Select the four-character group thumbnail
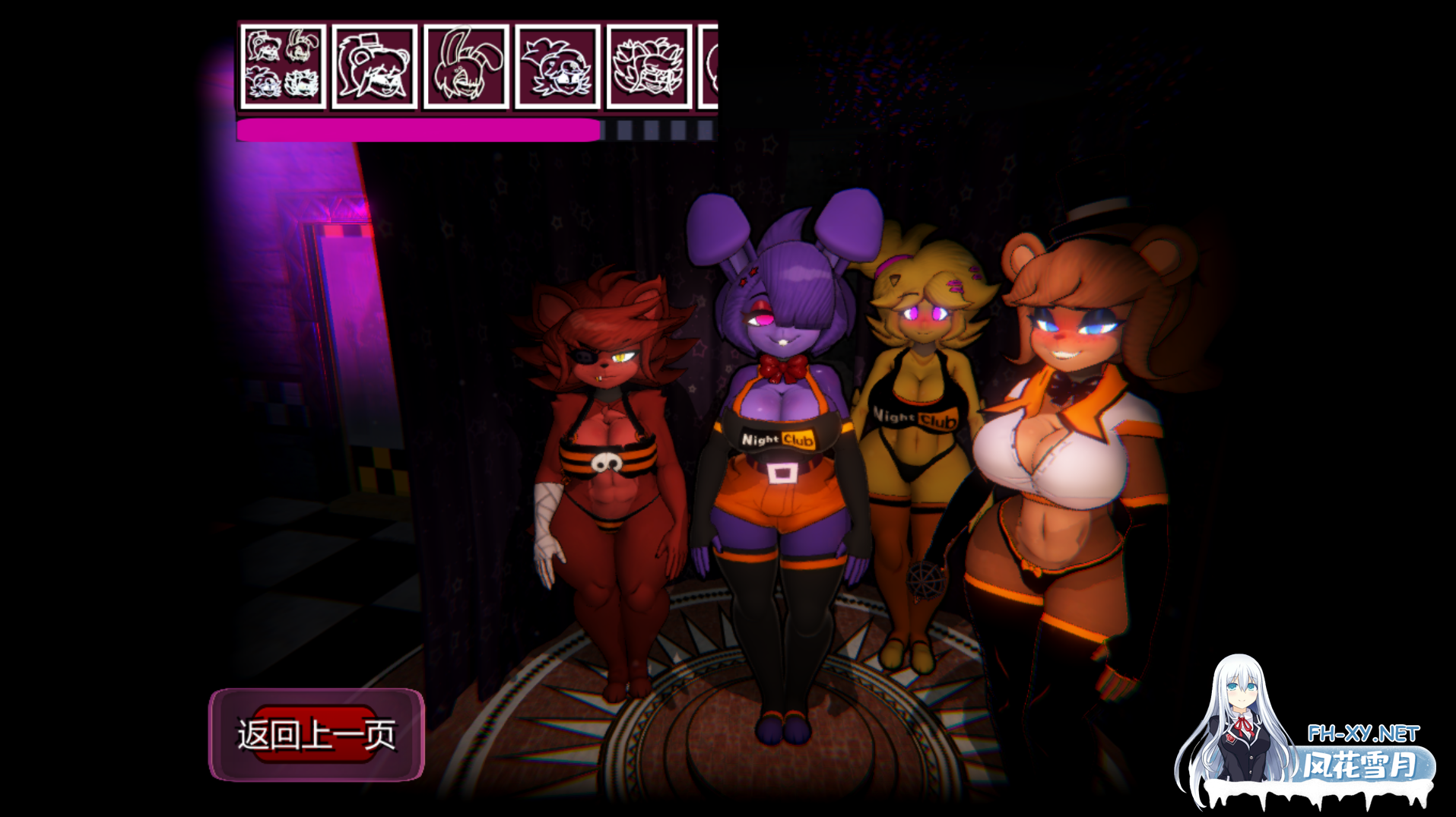This screenshot has width=1456, height=817. pyautogui.click(x=283, y=67)
